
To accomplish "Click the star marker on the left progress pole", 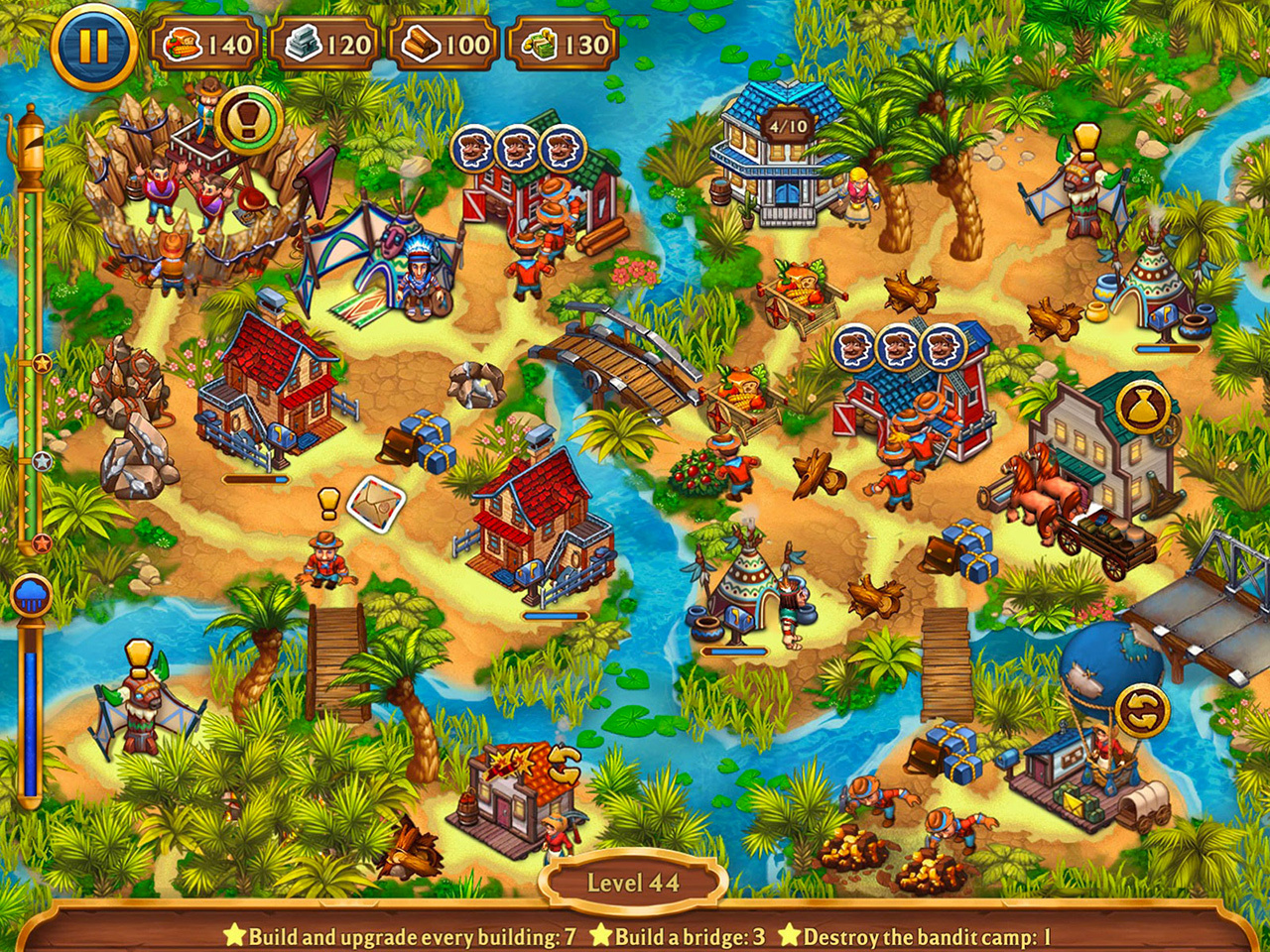I will pyautogui.click(x=41, y=363).
